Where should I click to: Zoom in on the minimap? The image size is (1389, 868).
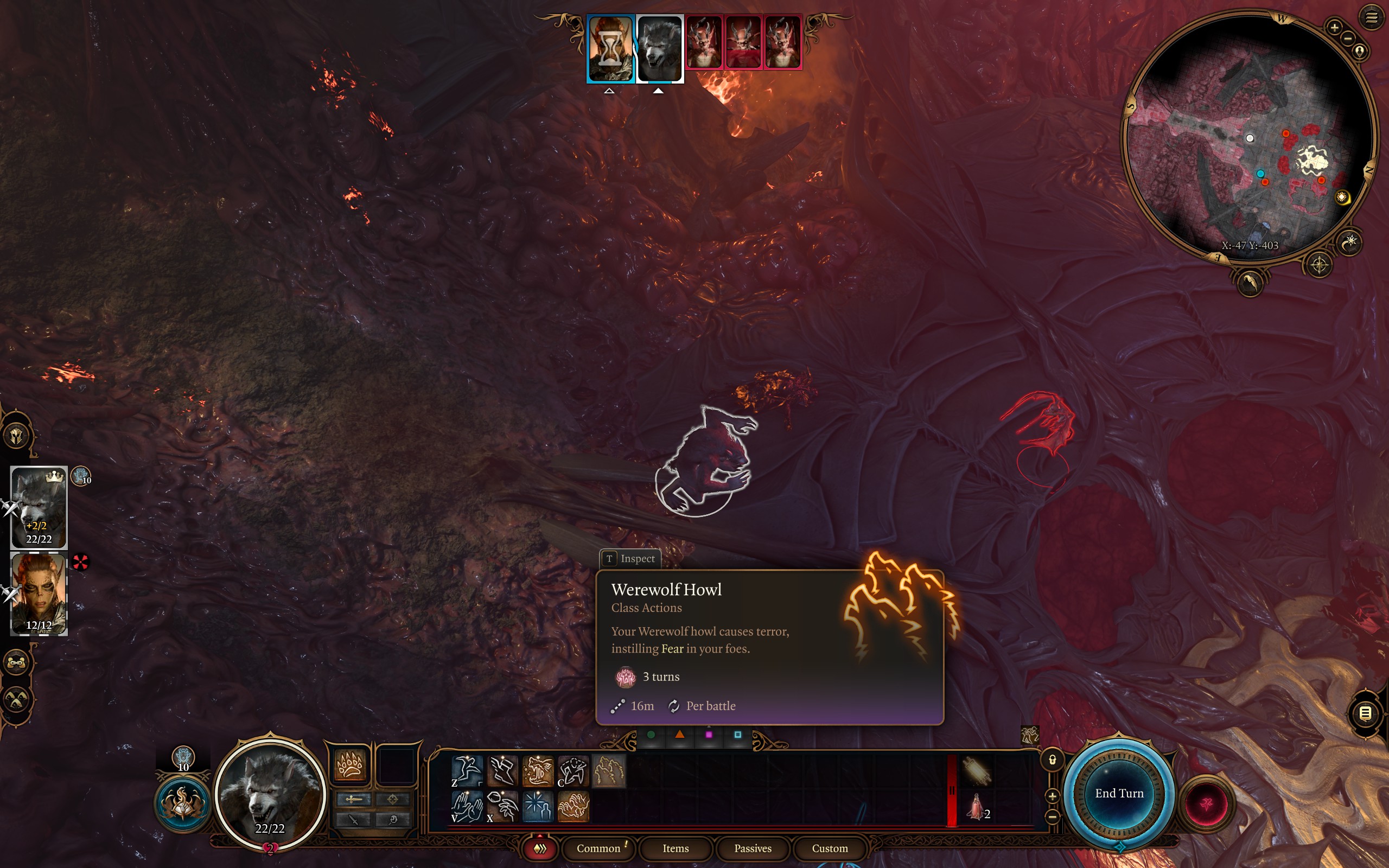(x=1335, y=27)
